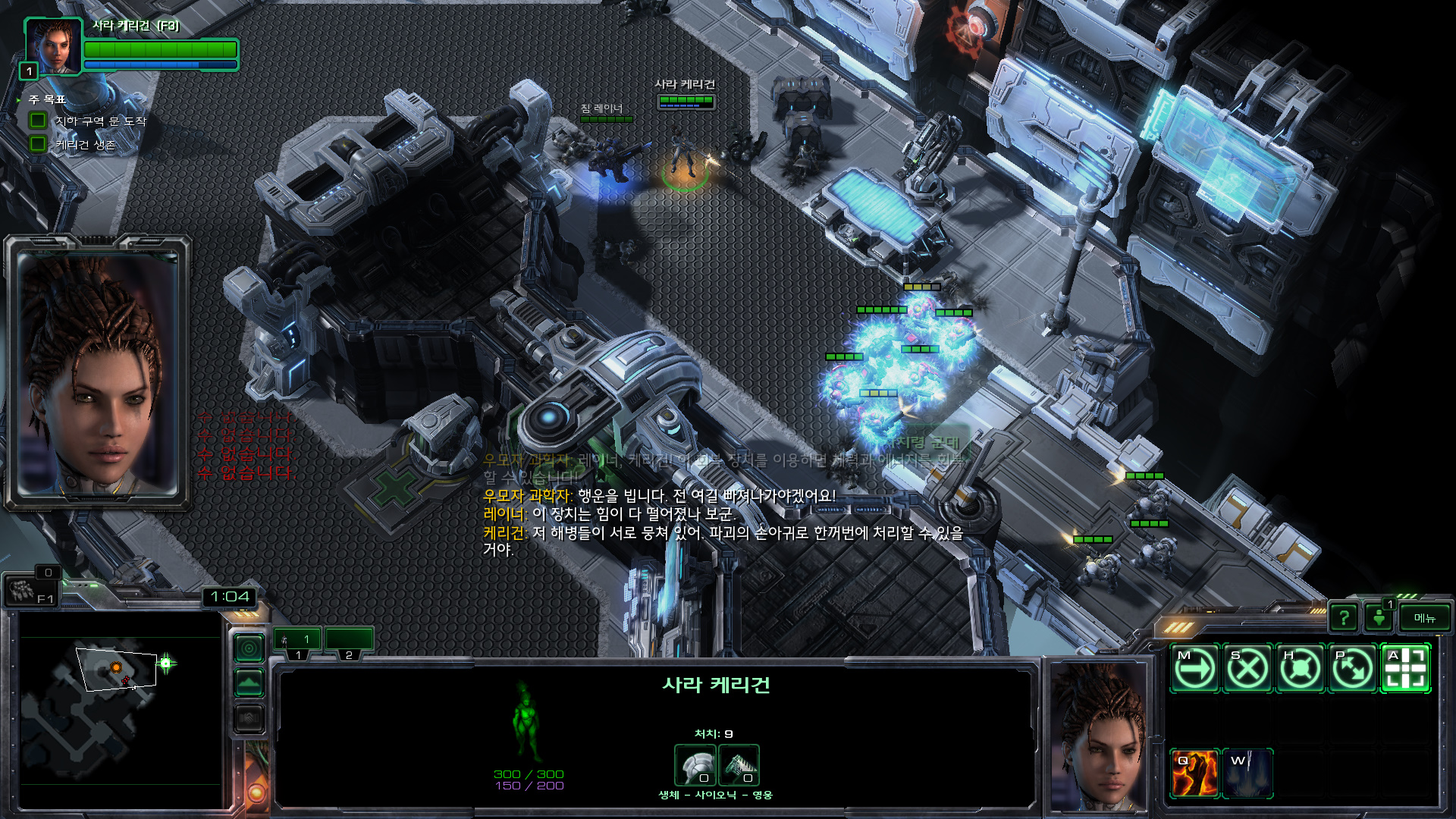Open the 메뉴 game menu

click(1424, 618)
